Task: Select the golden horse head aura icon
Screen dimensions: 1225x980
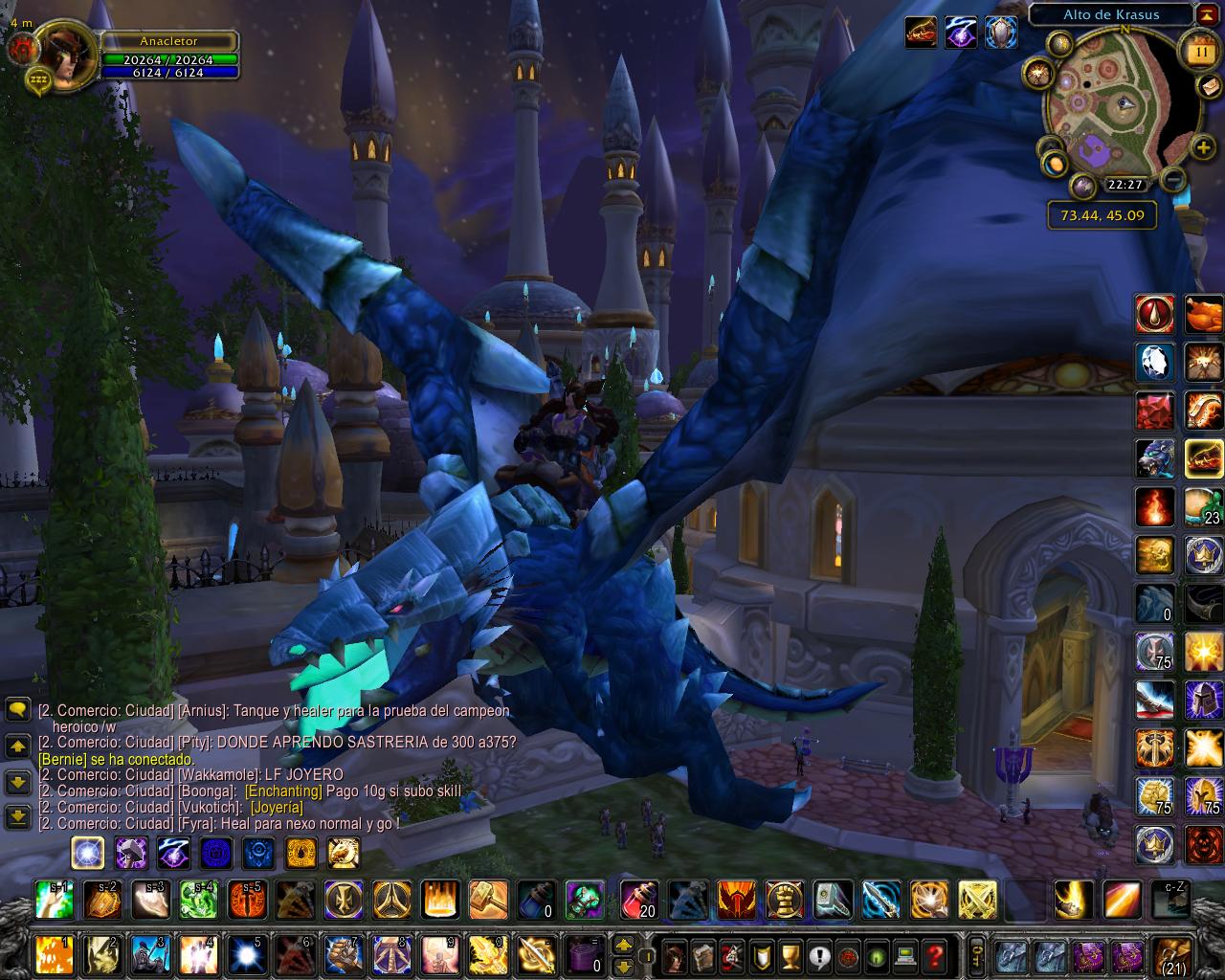Action: coord(344,852)
